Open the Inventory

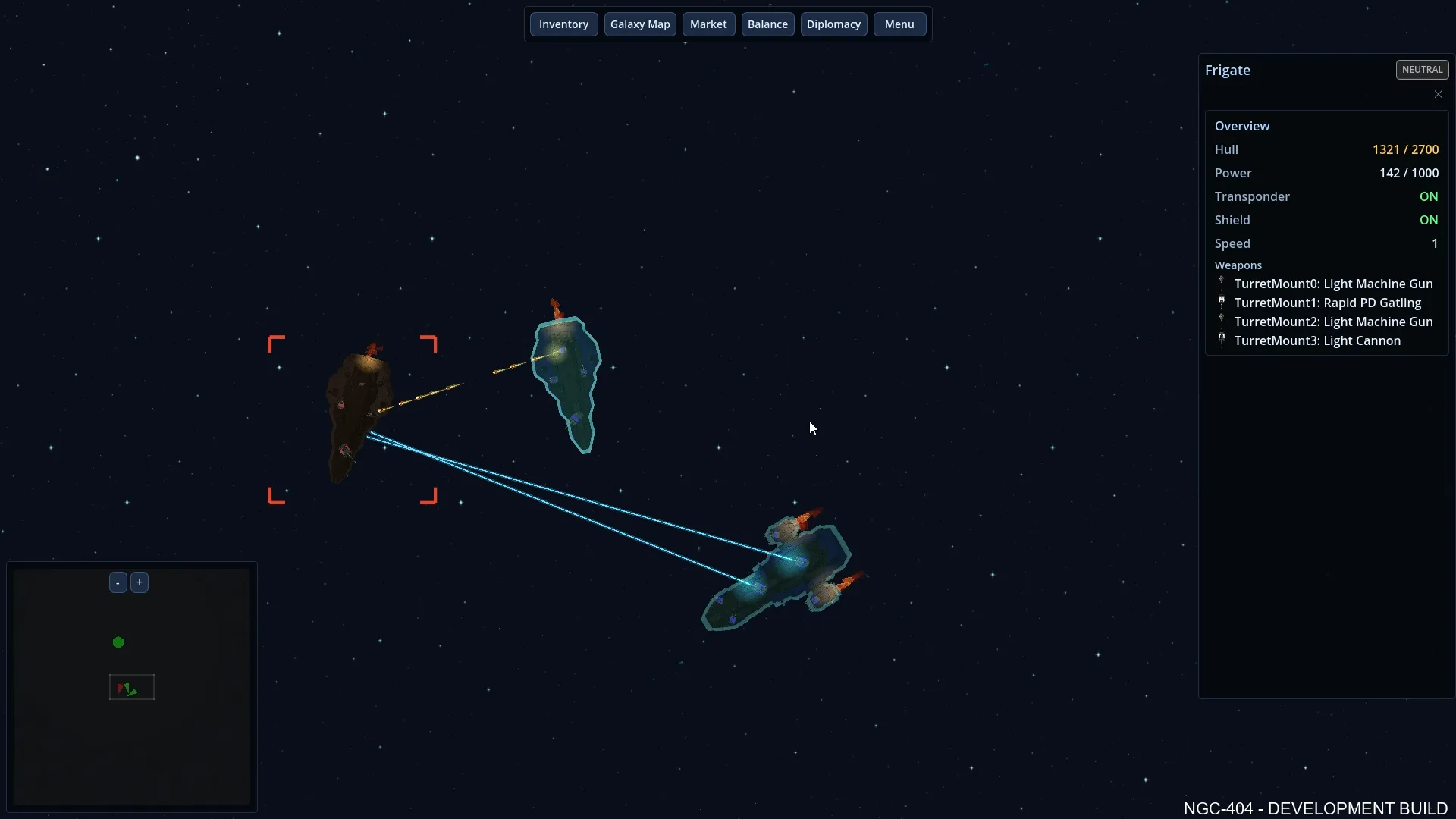[x=563, y=24]
